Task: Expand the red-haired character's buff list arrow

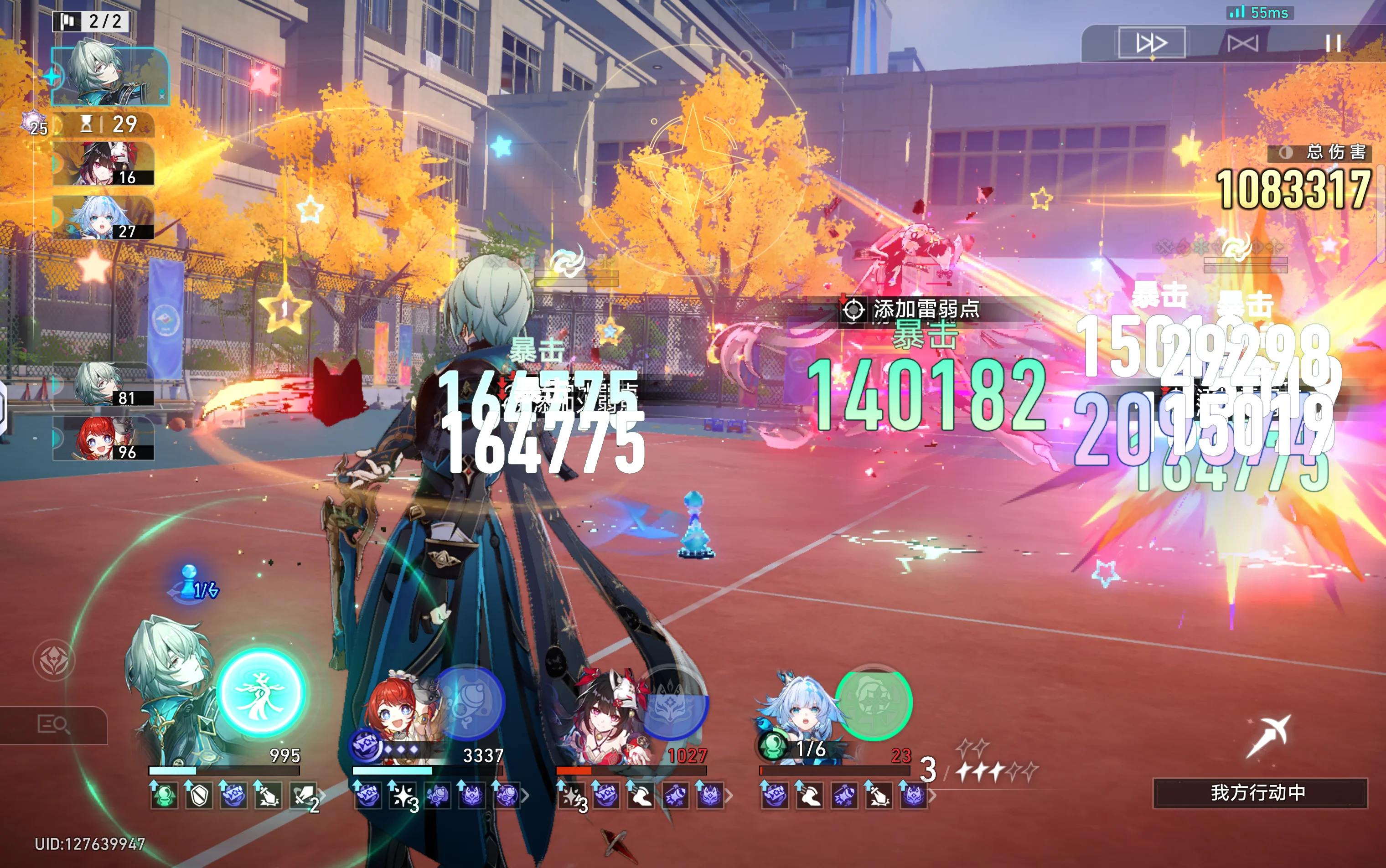Action: click(525, 796)
